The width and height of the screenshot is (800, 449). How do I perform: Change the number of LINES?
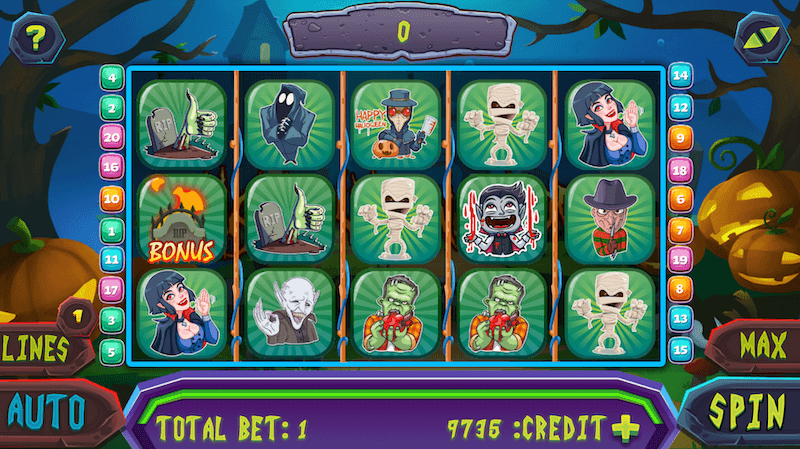[x=40, y=348]
